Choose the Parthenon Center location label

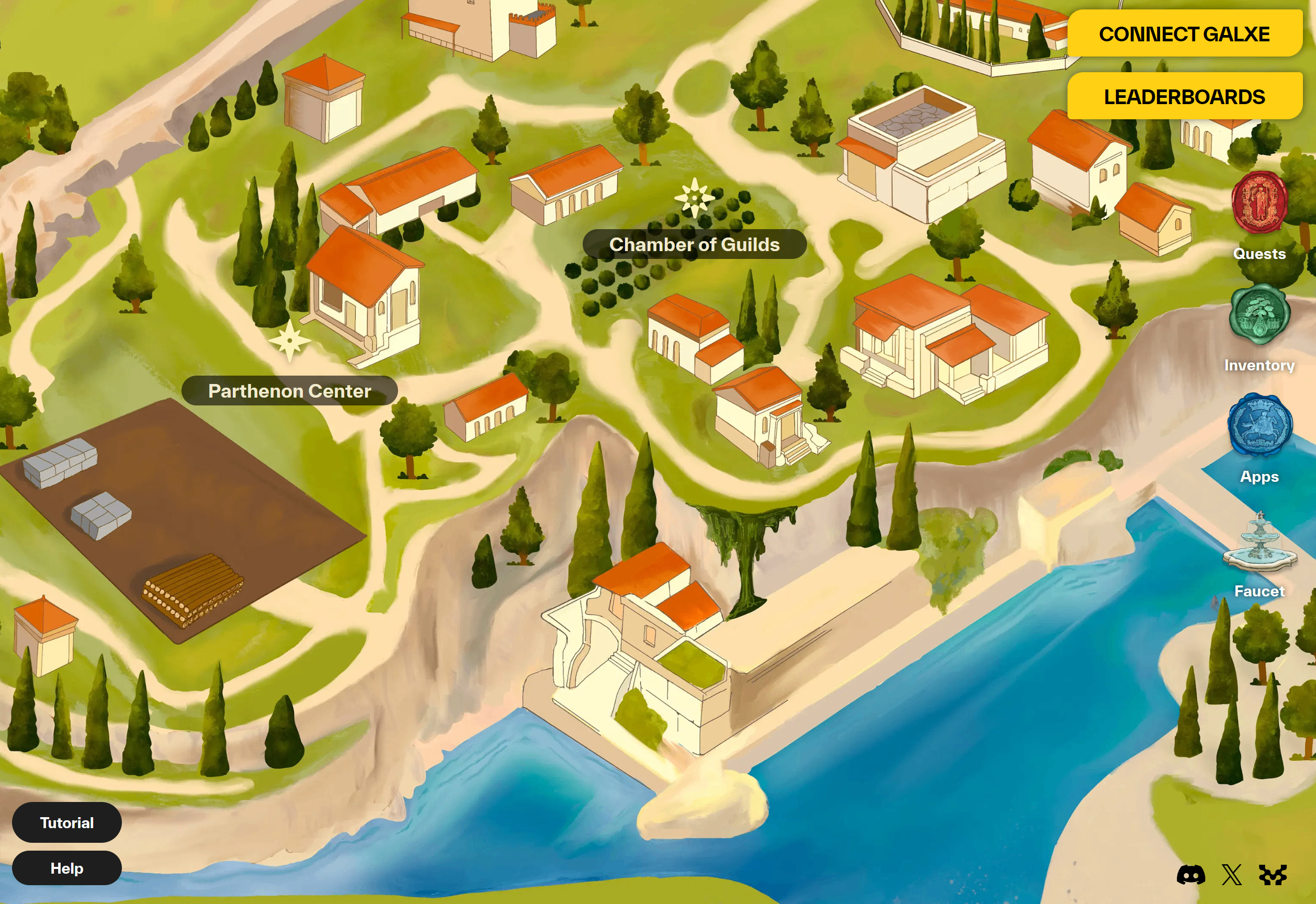[289, 391]
